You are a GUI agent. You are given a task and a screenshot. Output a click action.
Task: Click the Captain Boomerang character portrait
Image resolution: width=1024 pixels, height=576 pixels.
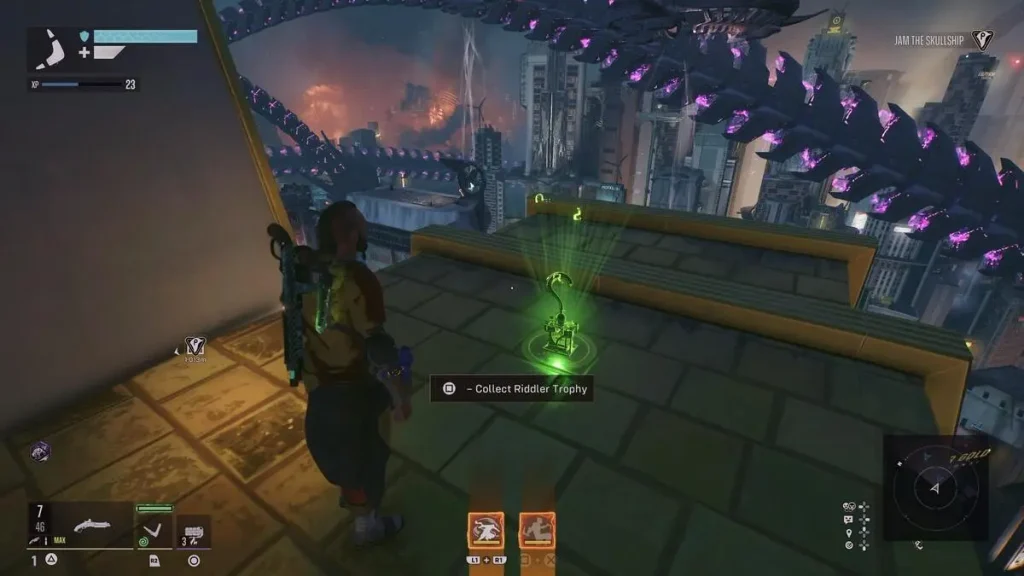pos(52,49)
